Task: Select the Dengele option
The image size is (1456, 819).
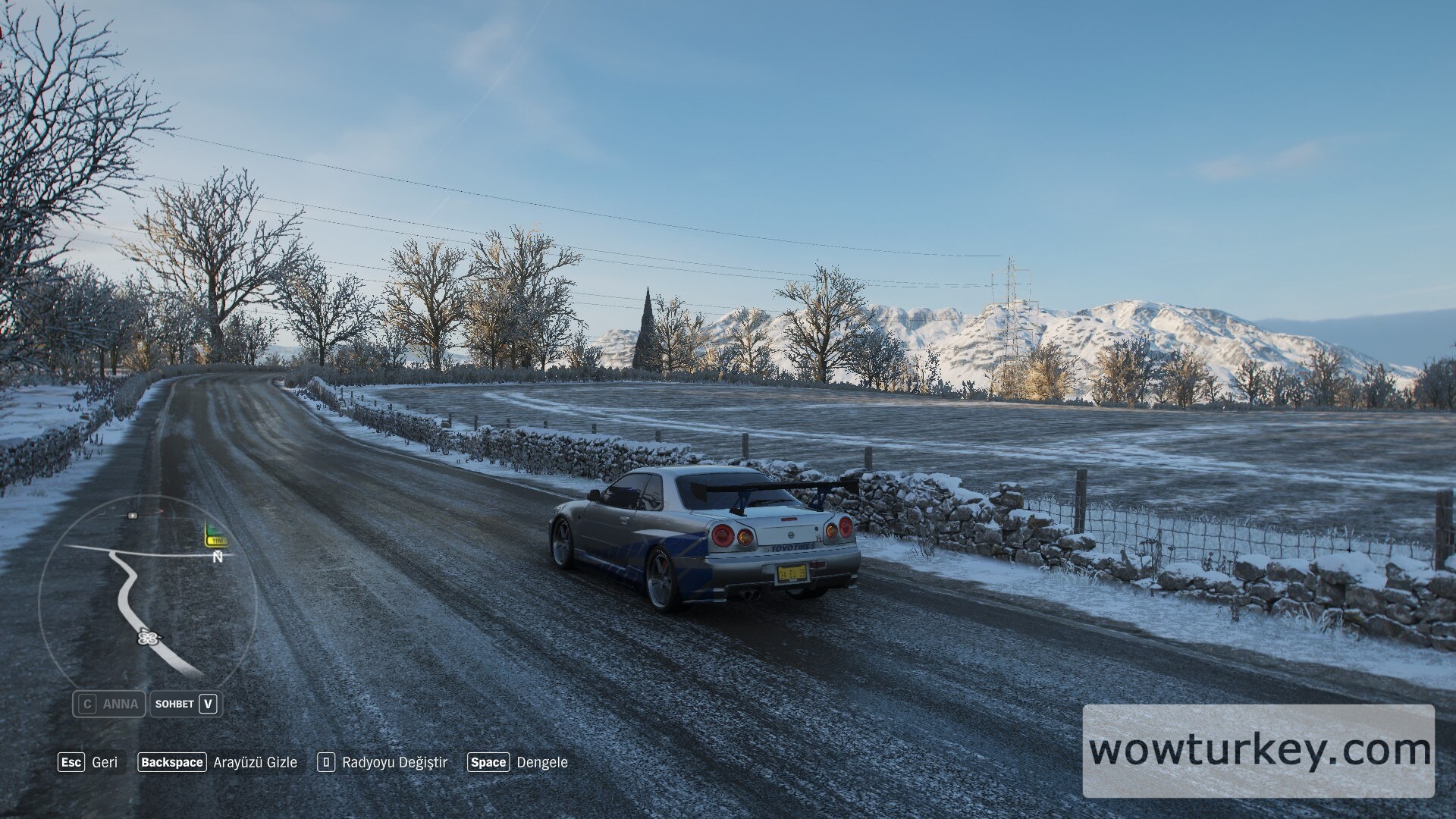Action: click(x=518, y=762)
